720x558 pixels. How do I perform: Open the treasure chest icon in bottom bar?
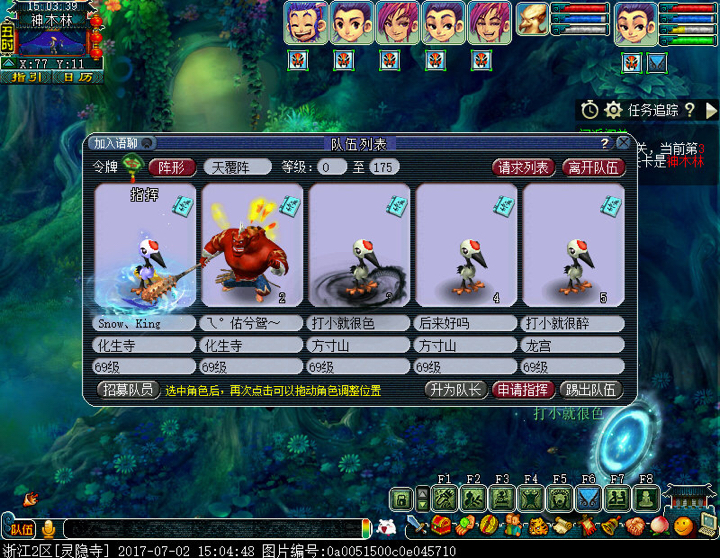tap(441, 525)
